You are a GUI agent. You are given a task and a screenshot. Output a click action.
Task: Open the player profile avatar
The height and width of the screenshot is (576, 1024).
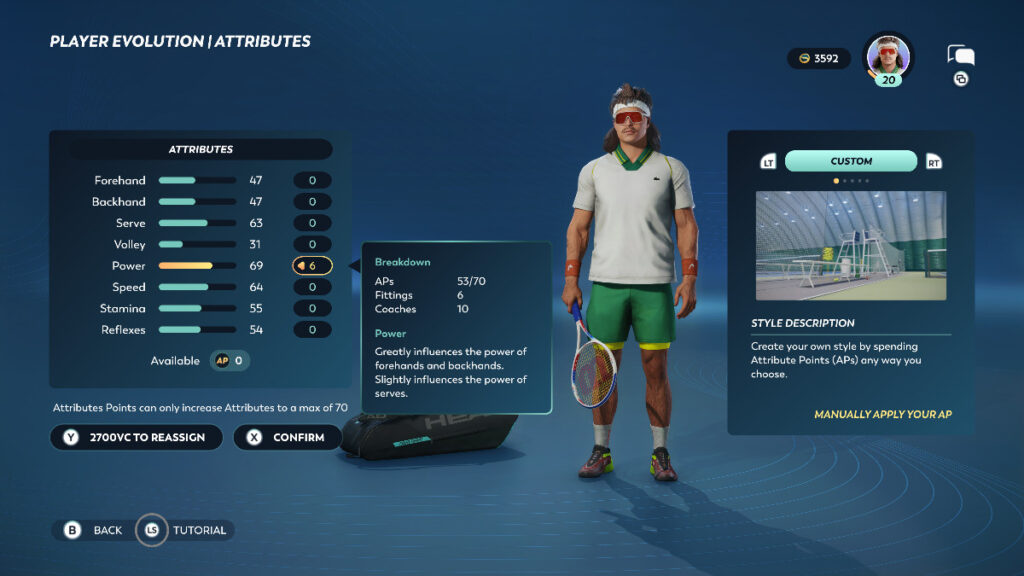[888, 56]
